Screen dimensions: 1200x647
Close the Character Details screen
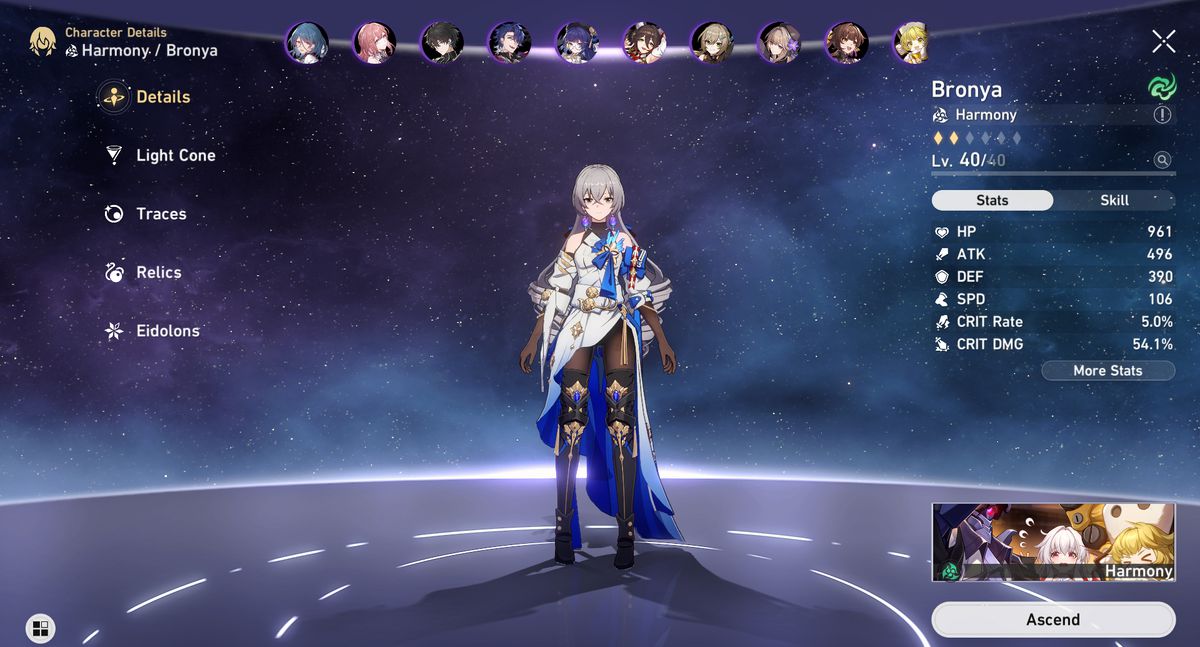(x=1164, y=41)
